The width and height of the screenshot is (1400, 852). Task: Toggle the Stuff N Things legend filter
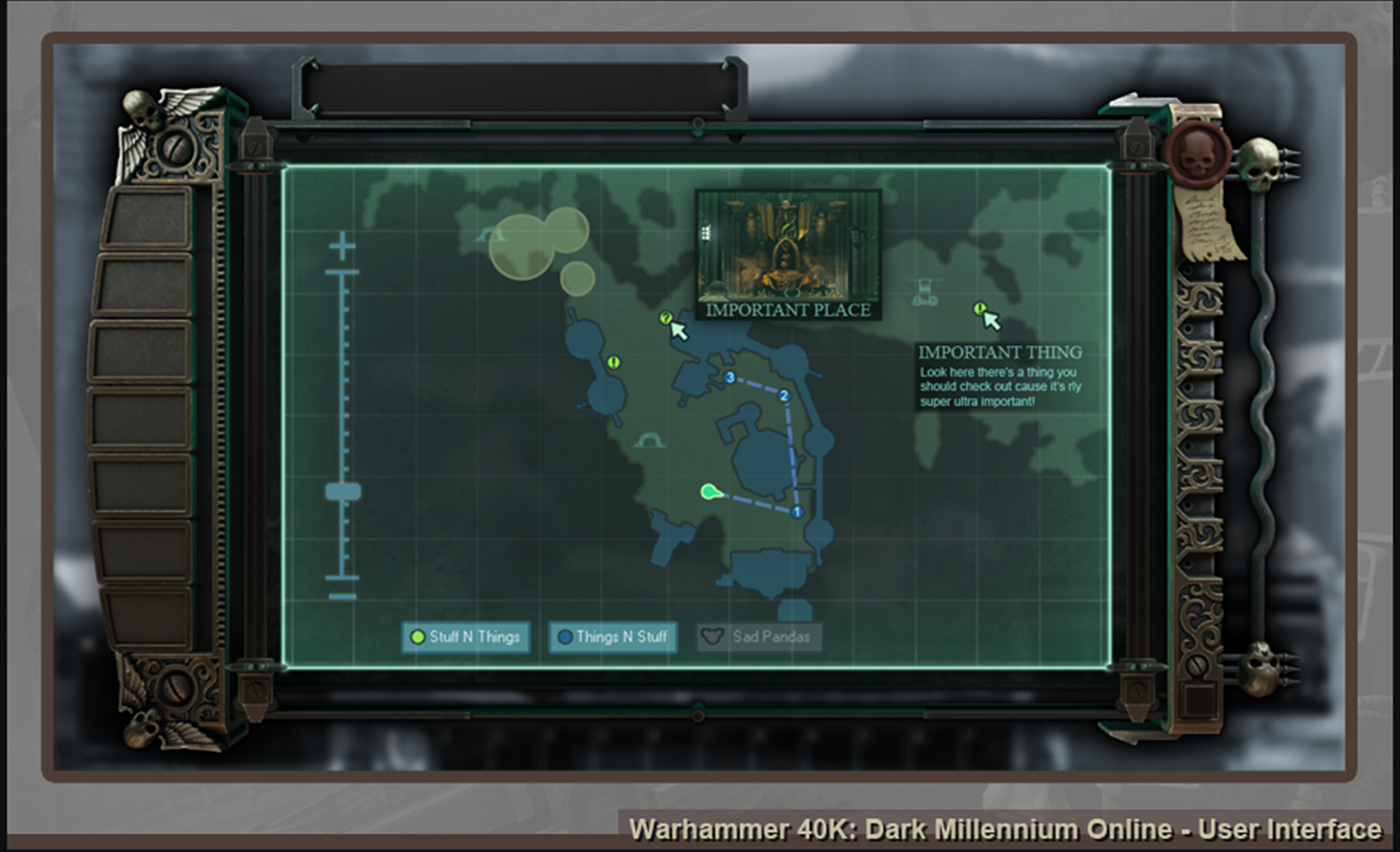[466, 637]
